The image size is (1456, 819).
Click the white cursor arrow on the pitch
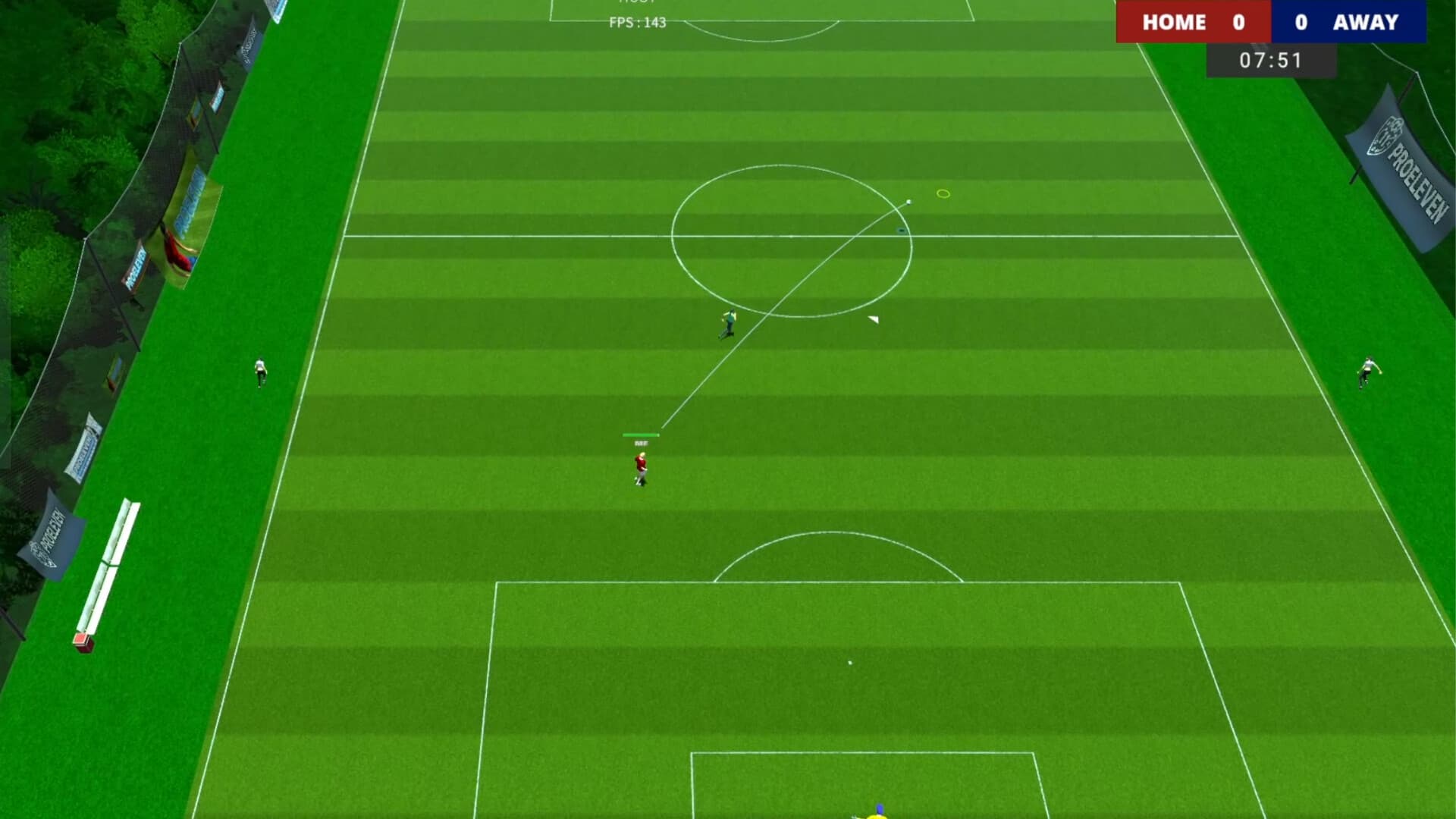pyautogui.click(x=874, y=318)
